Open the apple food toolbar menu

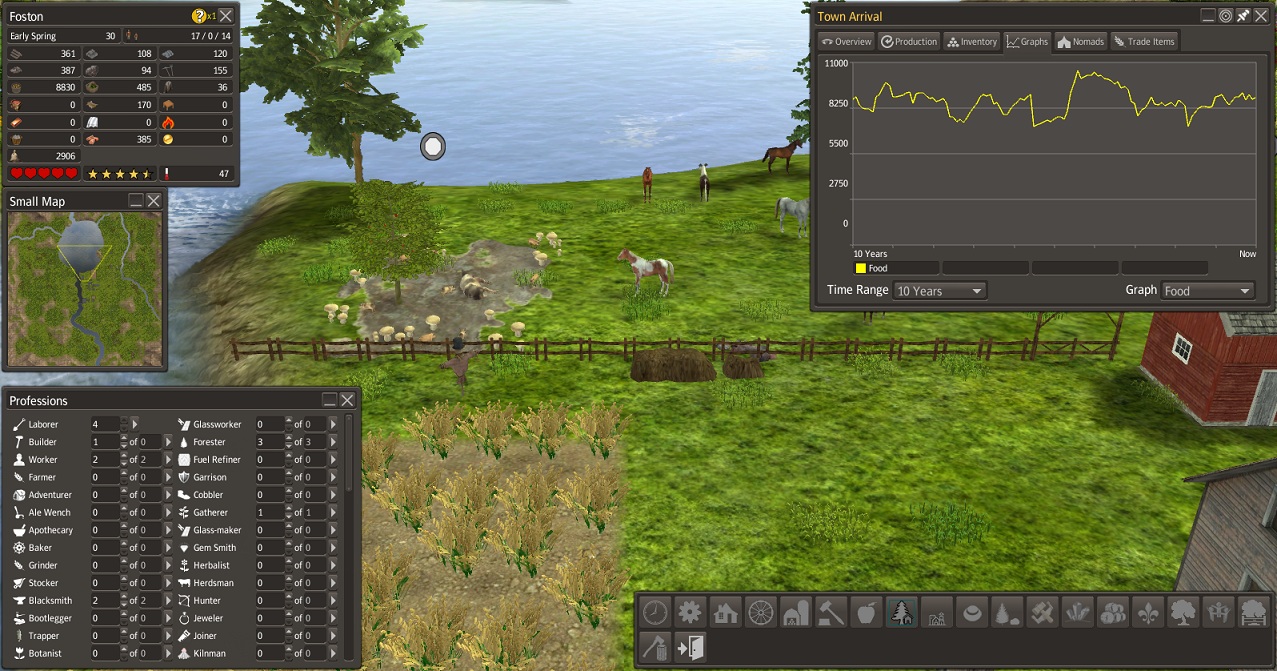pos(866,611)
